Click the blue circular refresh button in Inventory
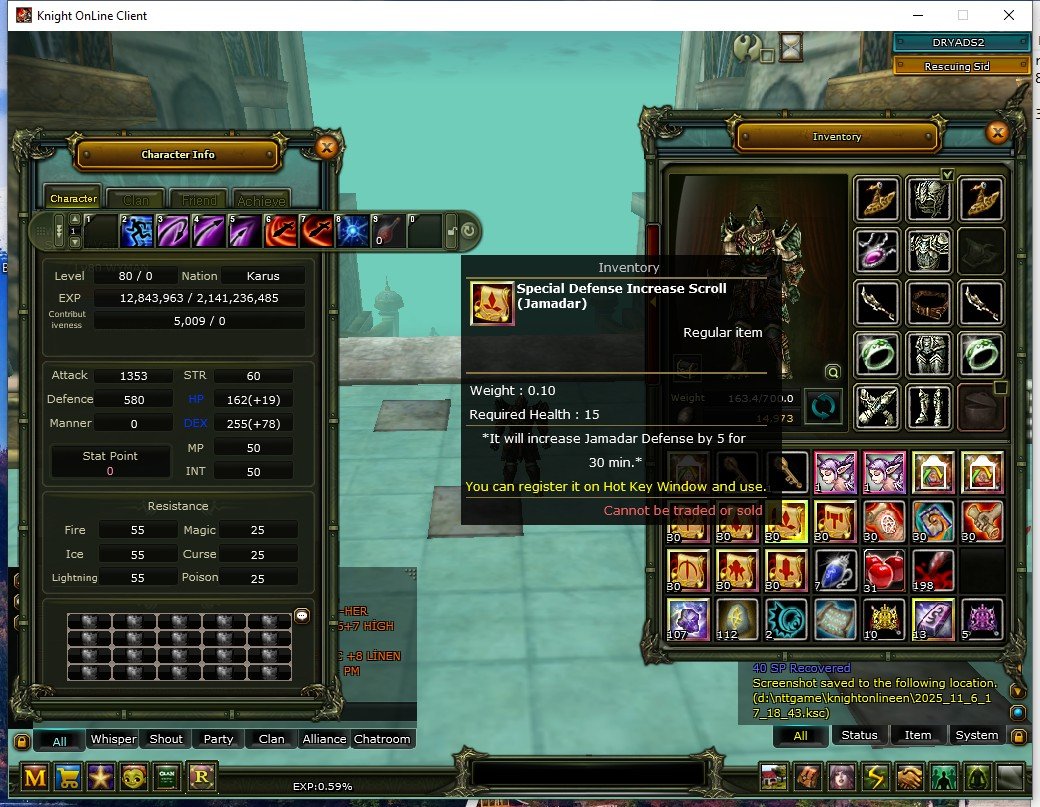1040x807 pixels. (x=824, y=407)
